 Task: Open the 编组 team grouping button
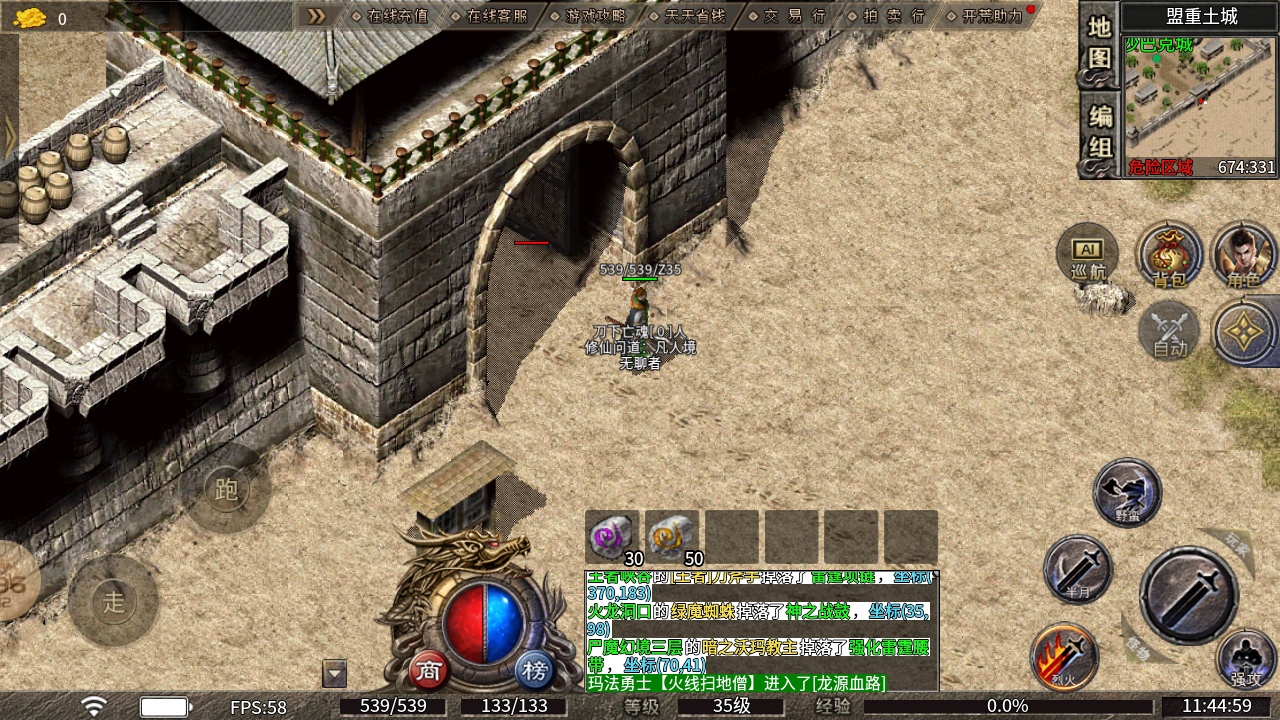point(1099,131)
